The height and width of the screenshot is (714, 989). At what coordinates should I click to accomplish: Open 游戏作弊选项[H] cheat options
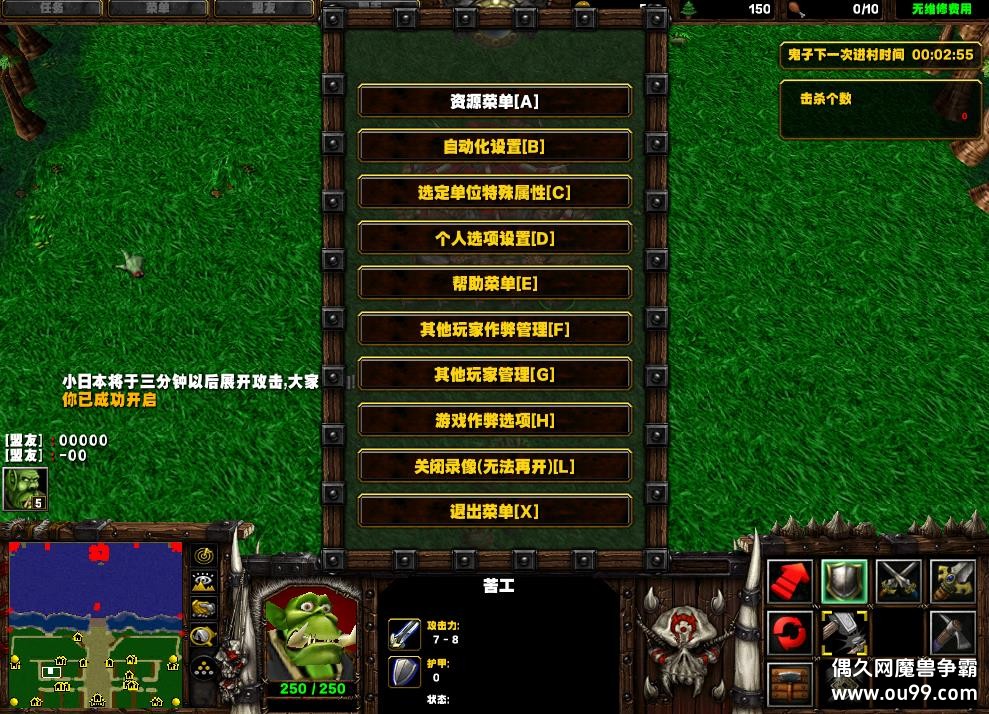pyautogui.click(x=494, y=421)
